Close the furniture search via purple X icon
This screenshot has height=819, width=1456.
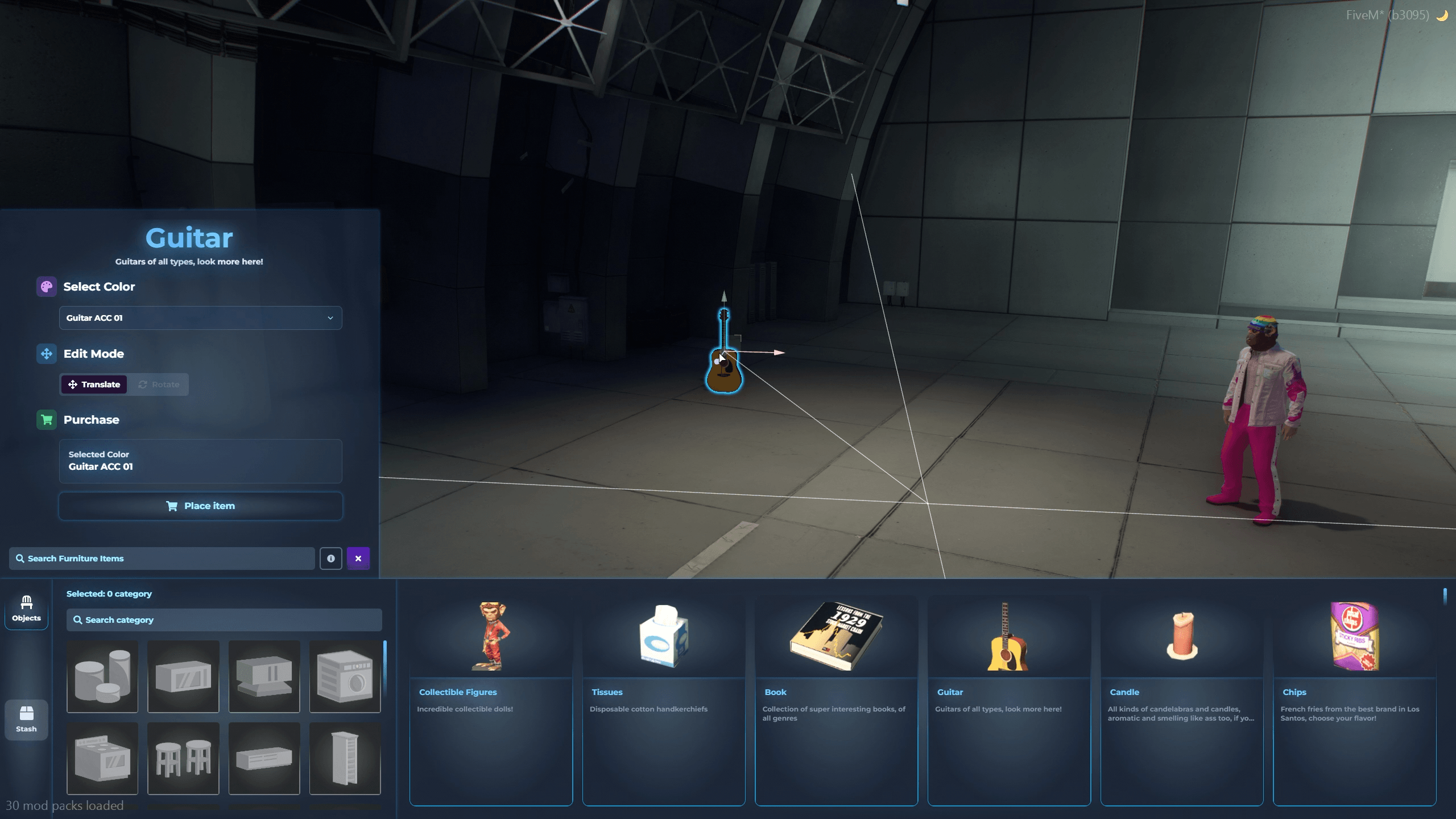coord(358,558)
